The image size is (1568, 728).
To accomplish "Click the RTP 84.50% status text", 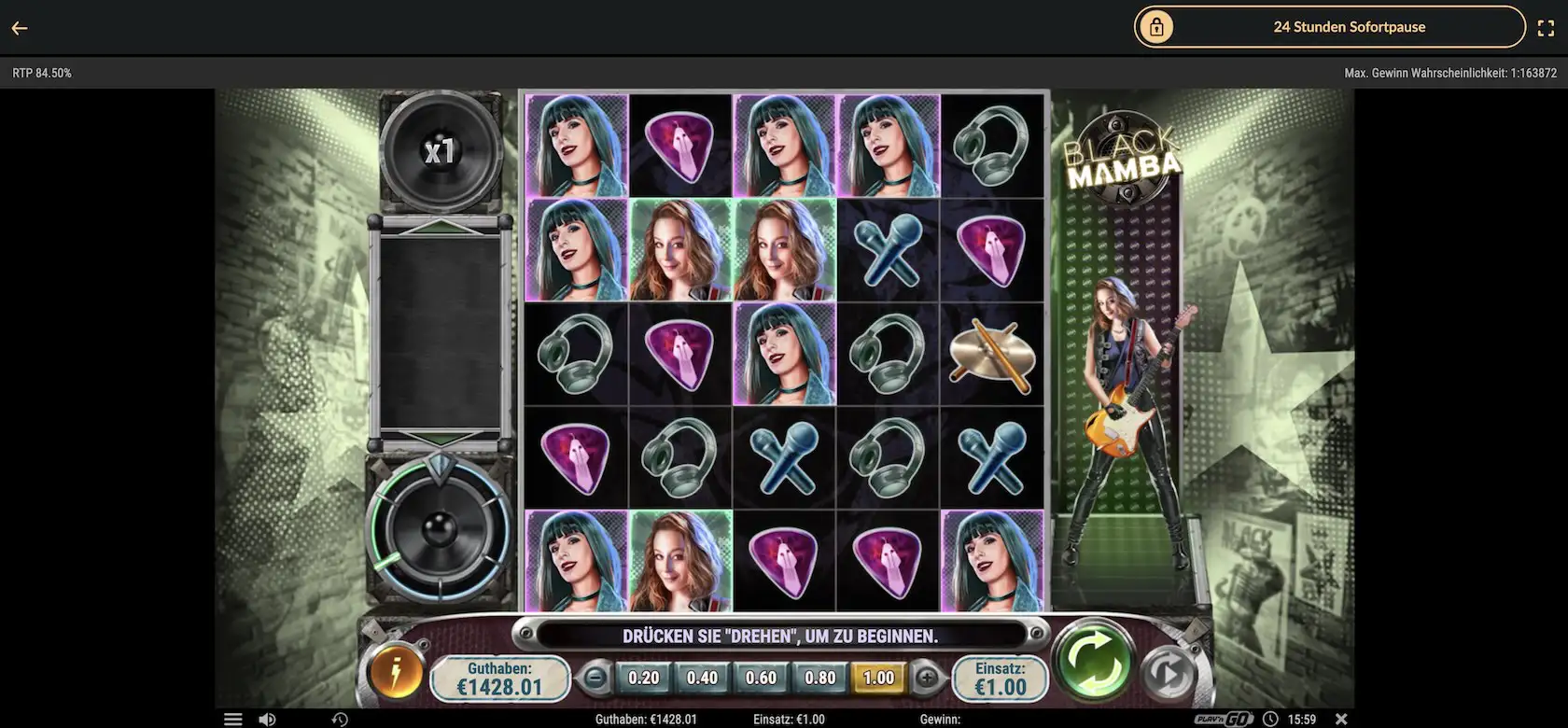I will [x=41, y=72].
